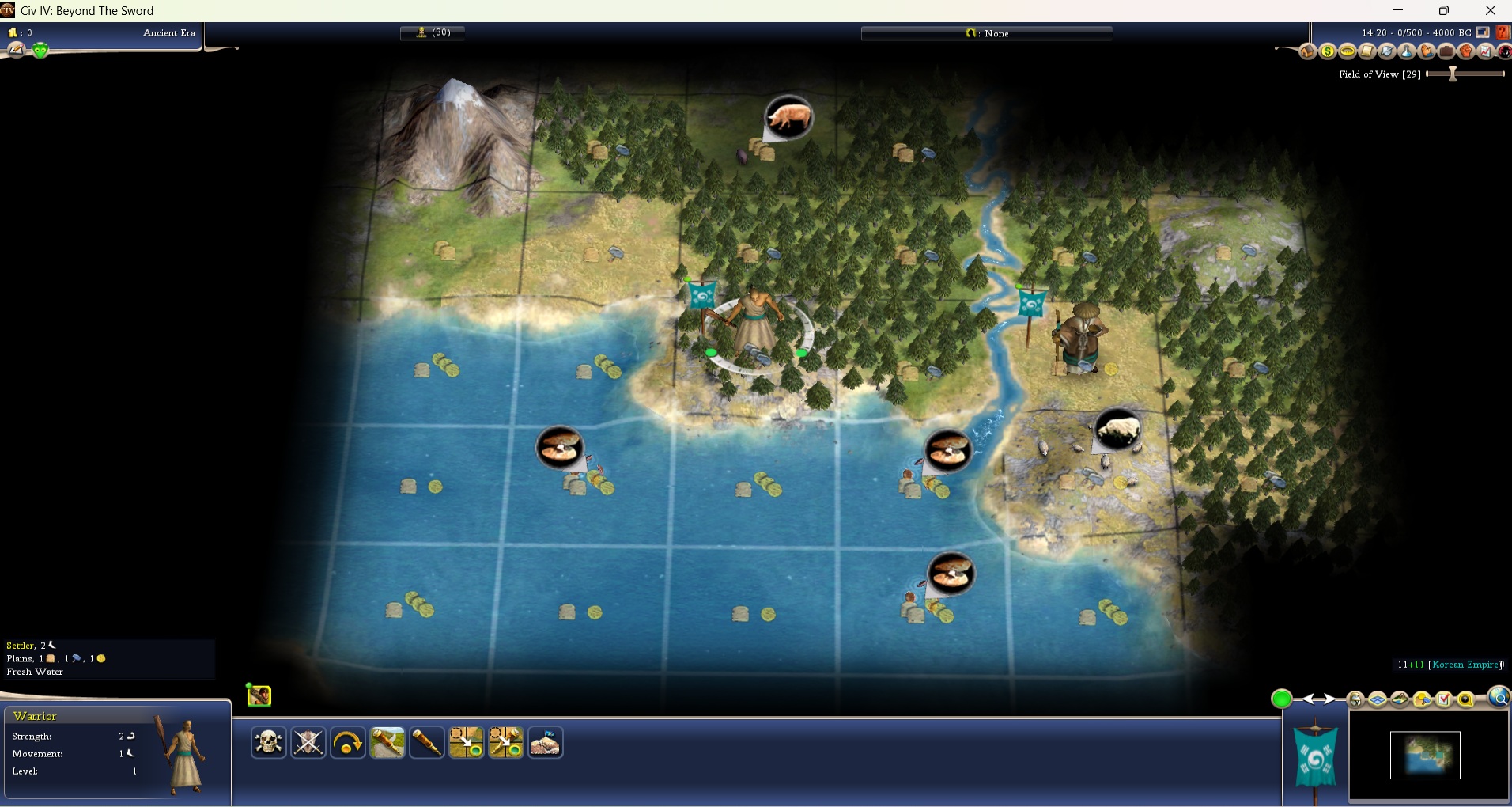Click the mountain with flag action icon
The width and height of the screenshot is (1512, 807).
pyautogui.click(x=546, y=743)
